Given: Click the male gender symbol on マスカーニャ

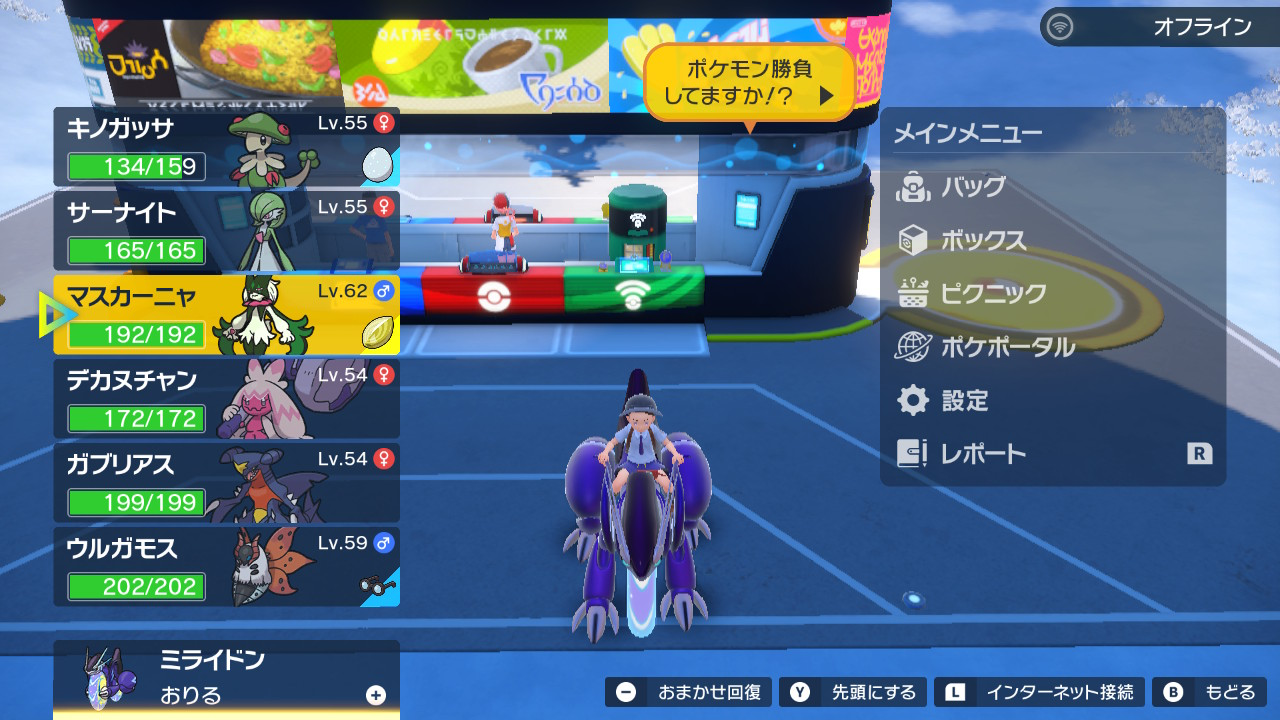Looking at the screenshot, I should pos(383,291).
